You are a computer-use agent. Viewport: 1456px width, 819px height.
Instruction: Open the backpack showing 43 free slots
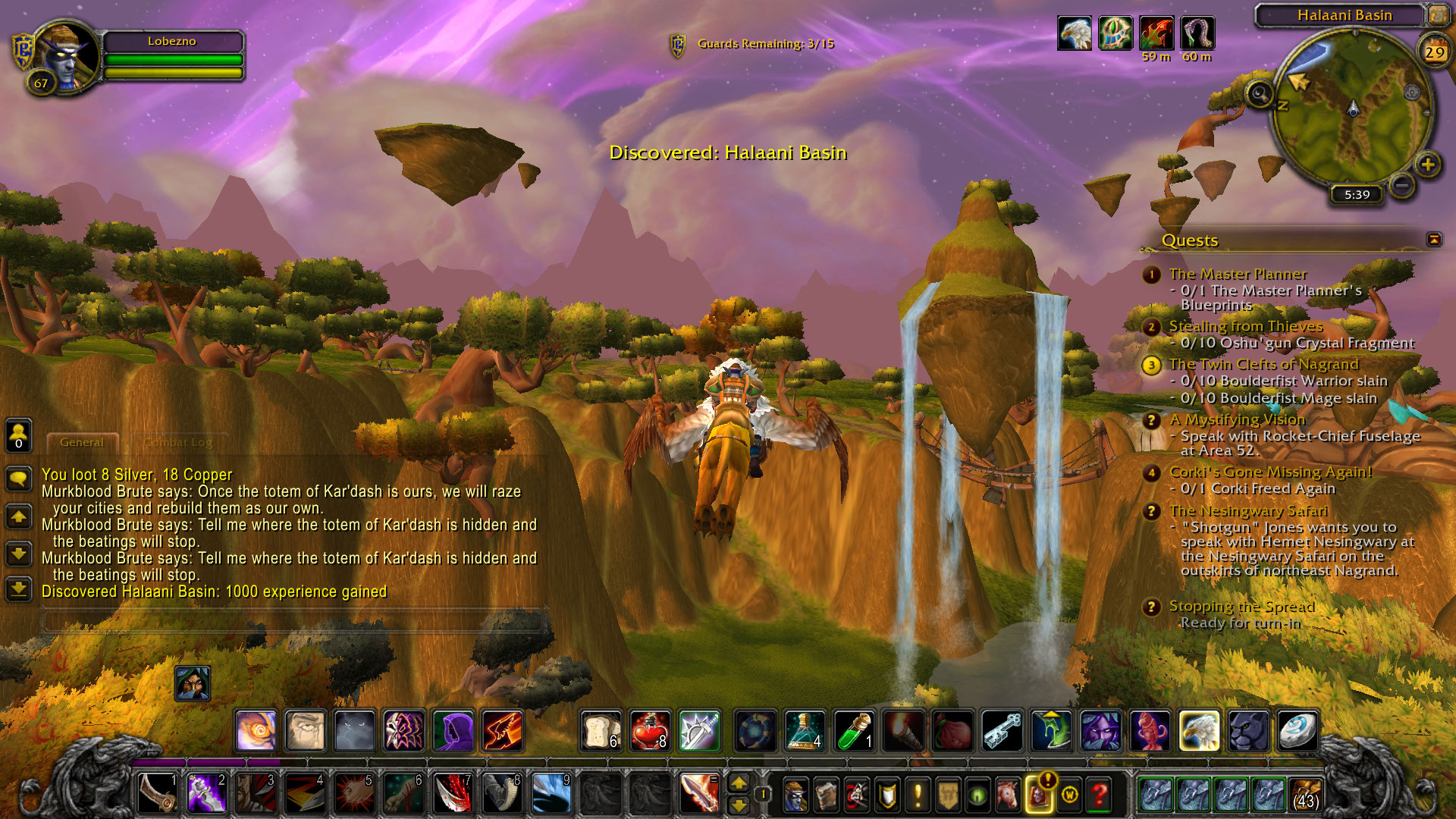1305,795
